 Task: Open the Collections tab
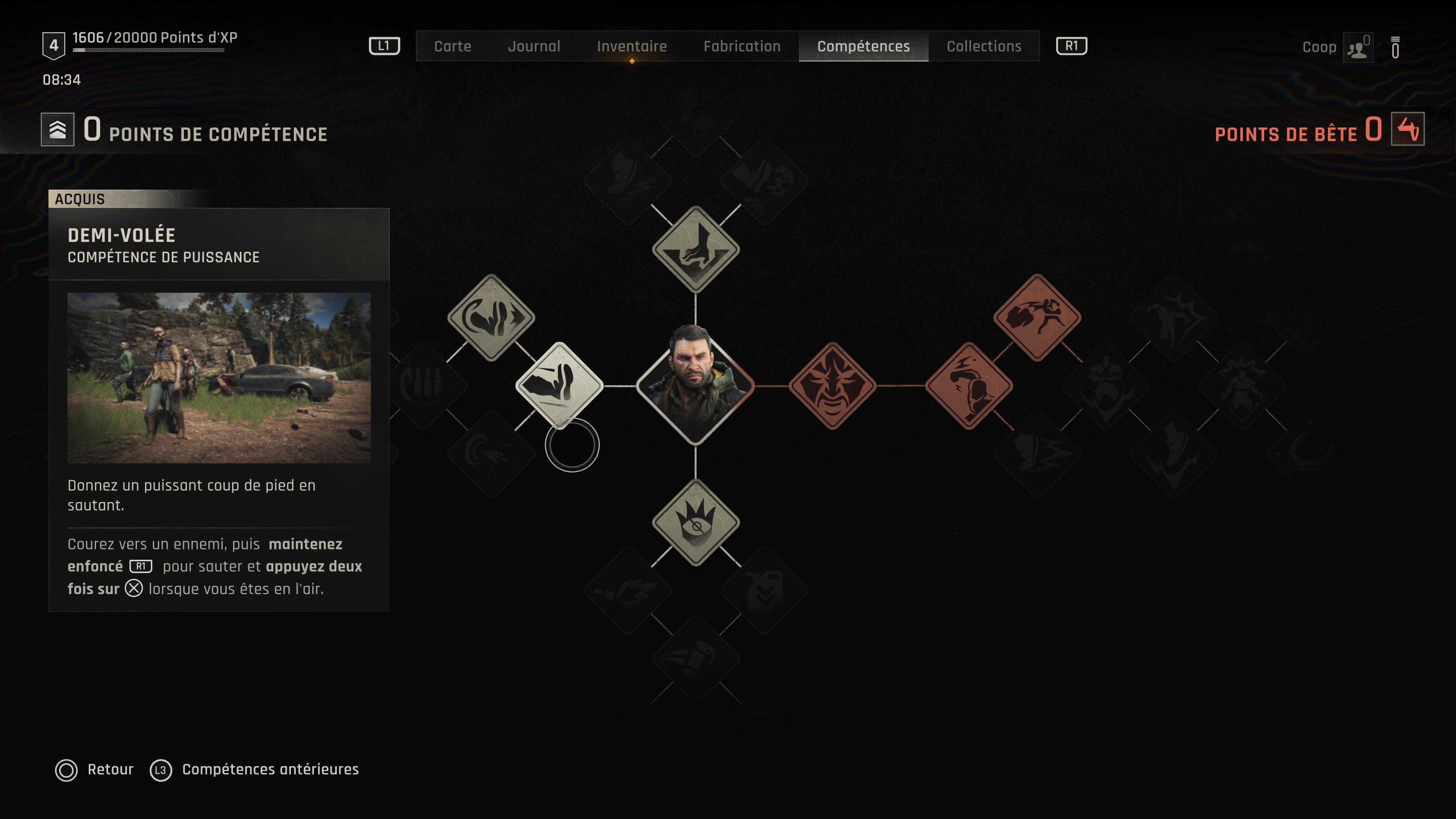tap(984, 46)
